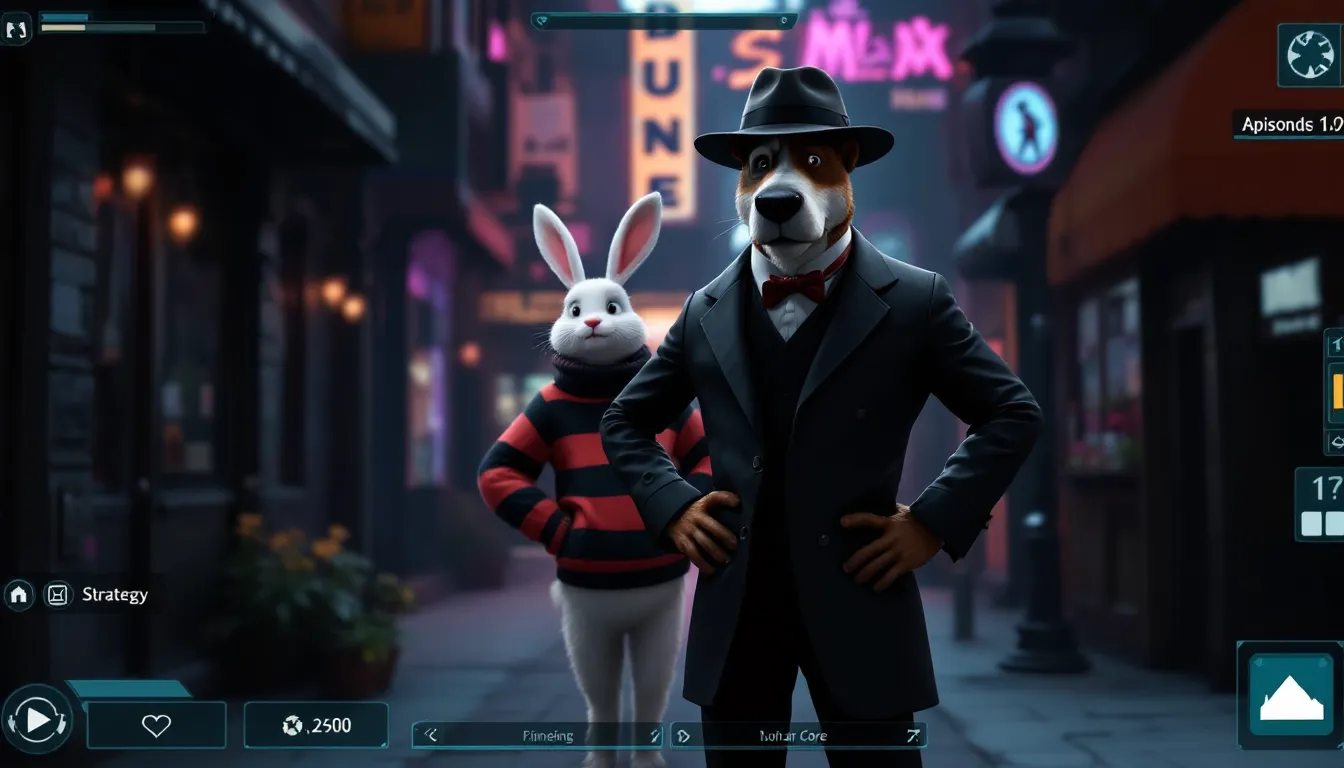This screenshot has width=1344, height=768.
Task: Select the question mark panel
Action: 1323,504
